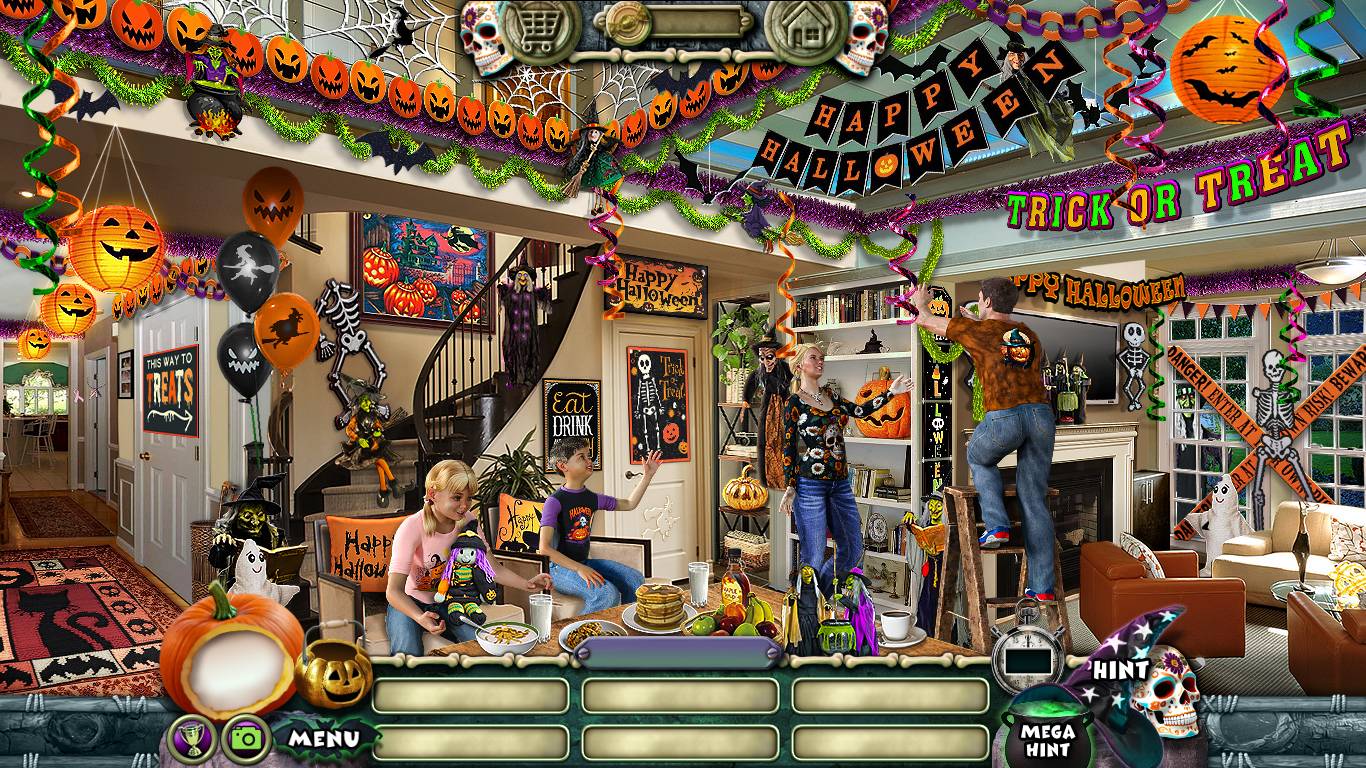Image resolution: width=1366 pixels, height=768 pixels.
Task: Click the stopwatch timer icon
Action: coord(1029,656)
